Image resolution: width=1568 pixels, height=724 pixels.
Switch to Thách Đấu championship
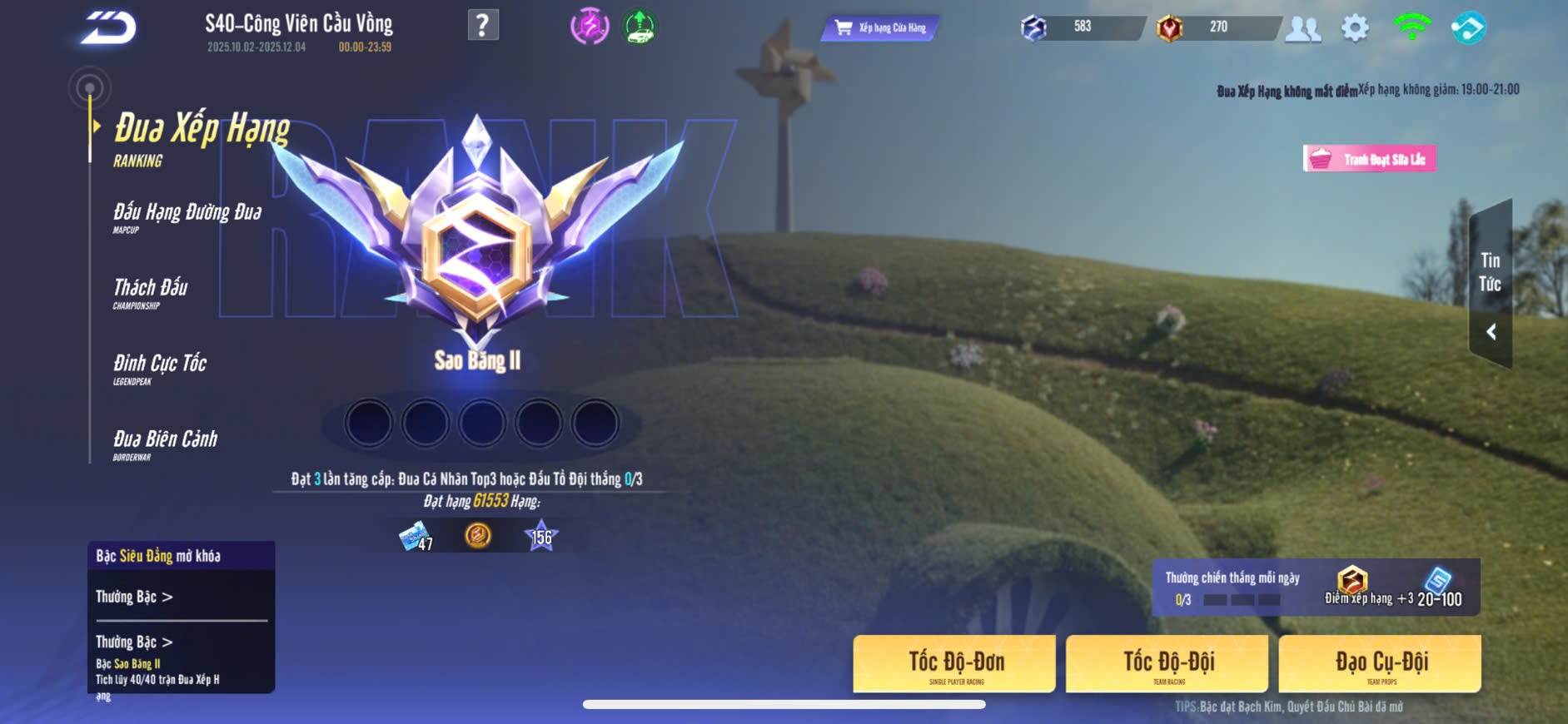151,292
